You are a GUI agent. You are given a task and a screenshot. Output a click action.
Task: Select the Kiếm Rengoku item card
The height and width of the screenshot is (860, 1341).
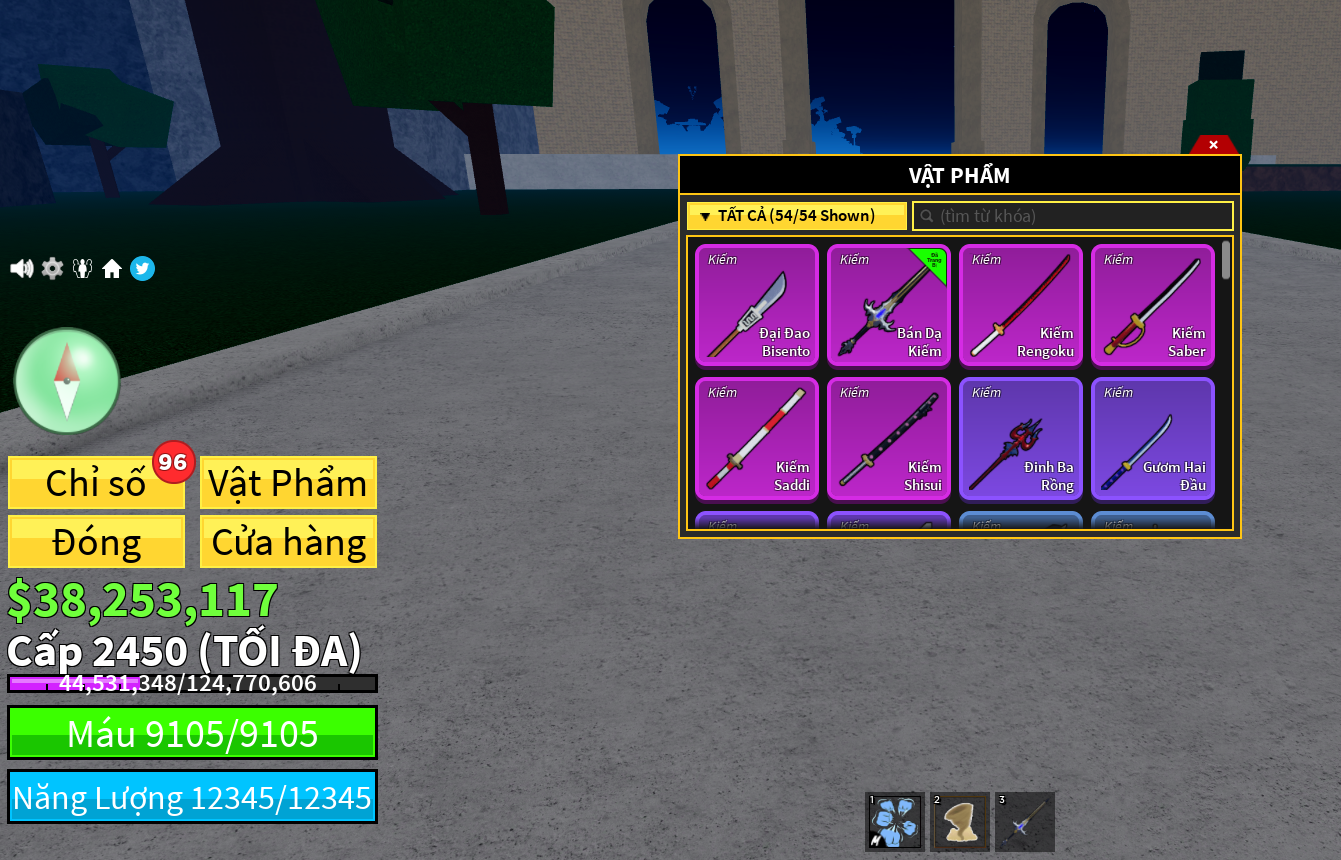tap(1020, 305)
